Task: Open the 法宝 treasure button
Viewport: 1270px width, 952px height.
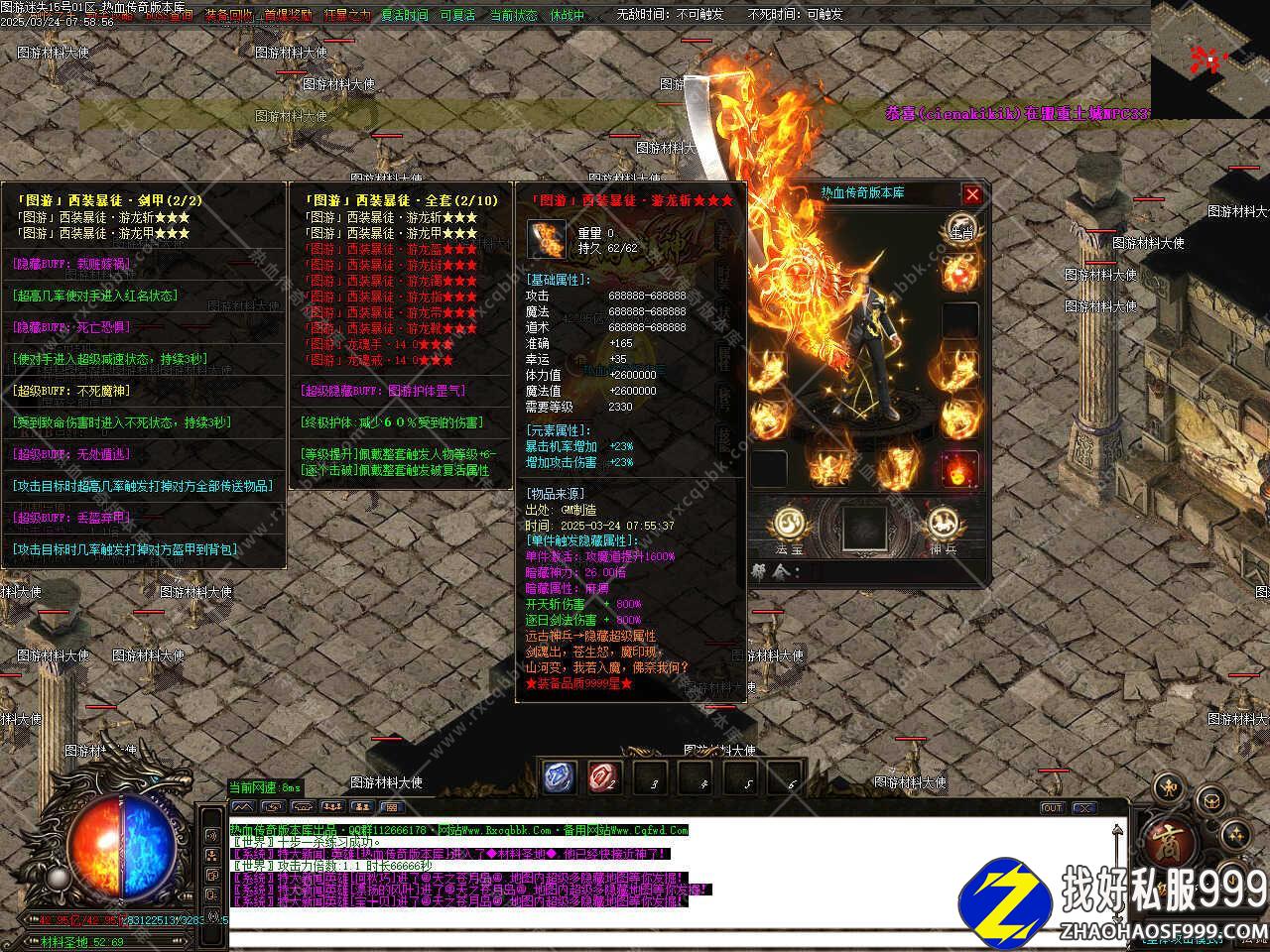Action: pos(789,524)
